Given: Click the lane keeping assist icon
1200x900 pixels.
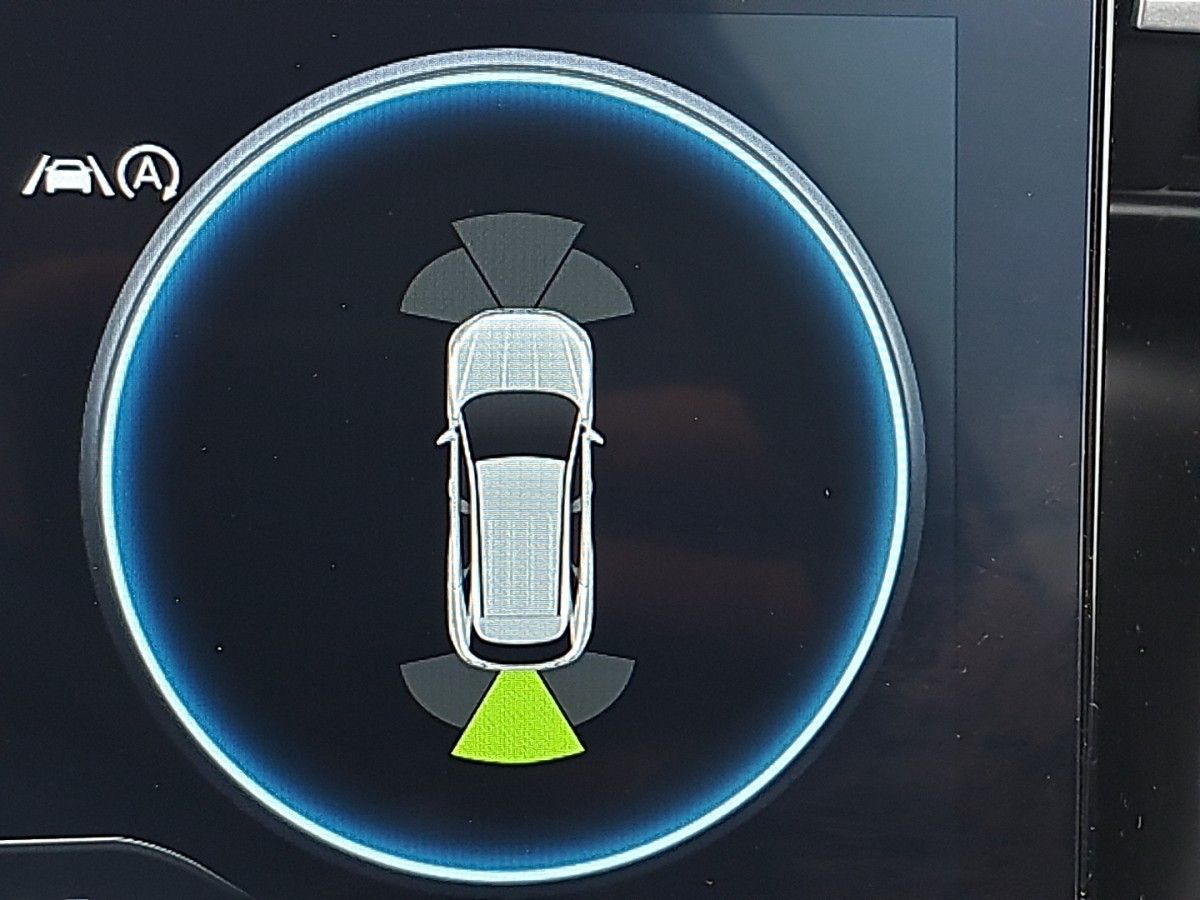Looking at the screenshot, I should 67,176.
